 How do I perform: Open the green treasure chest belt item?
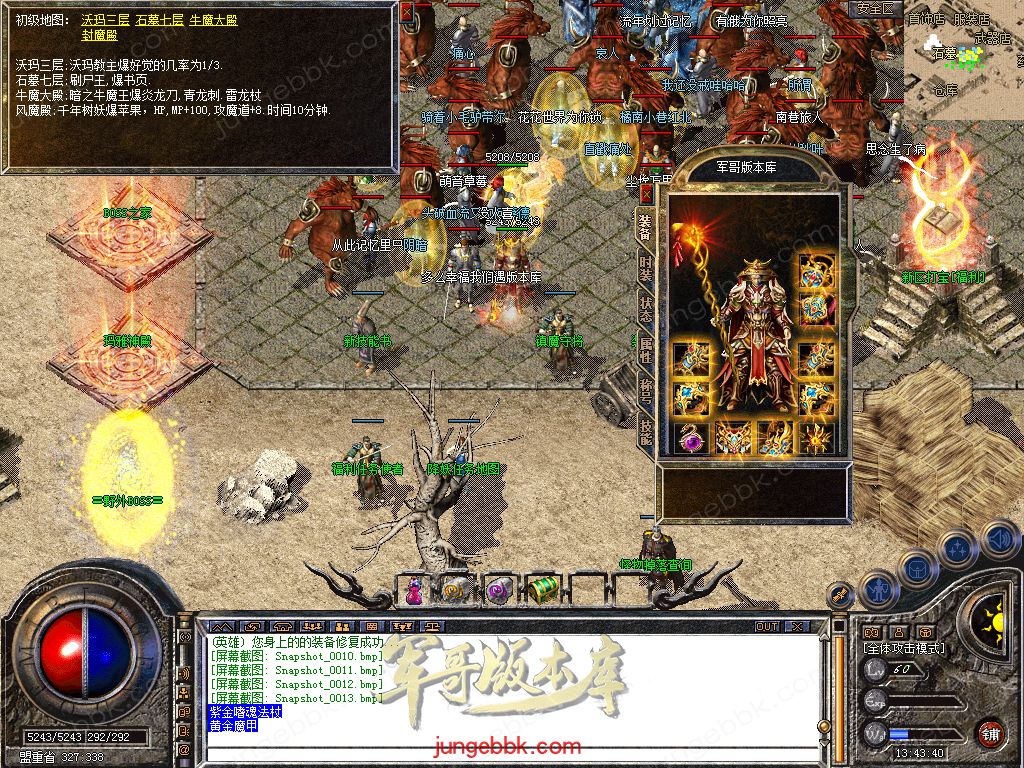(x=541, y=590)
